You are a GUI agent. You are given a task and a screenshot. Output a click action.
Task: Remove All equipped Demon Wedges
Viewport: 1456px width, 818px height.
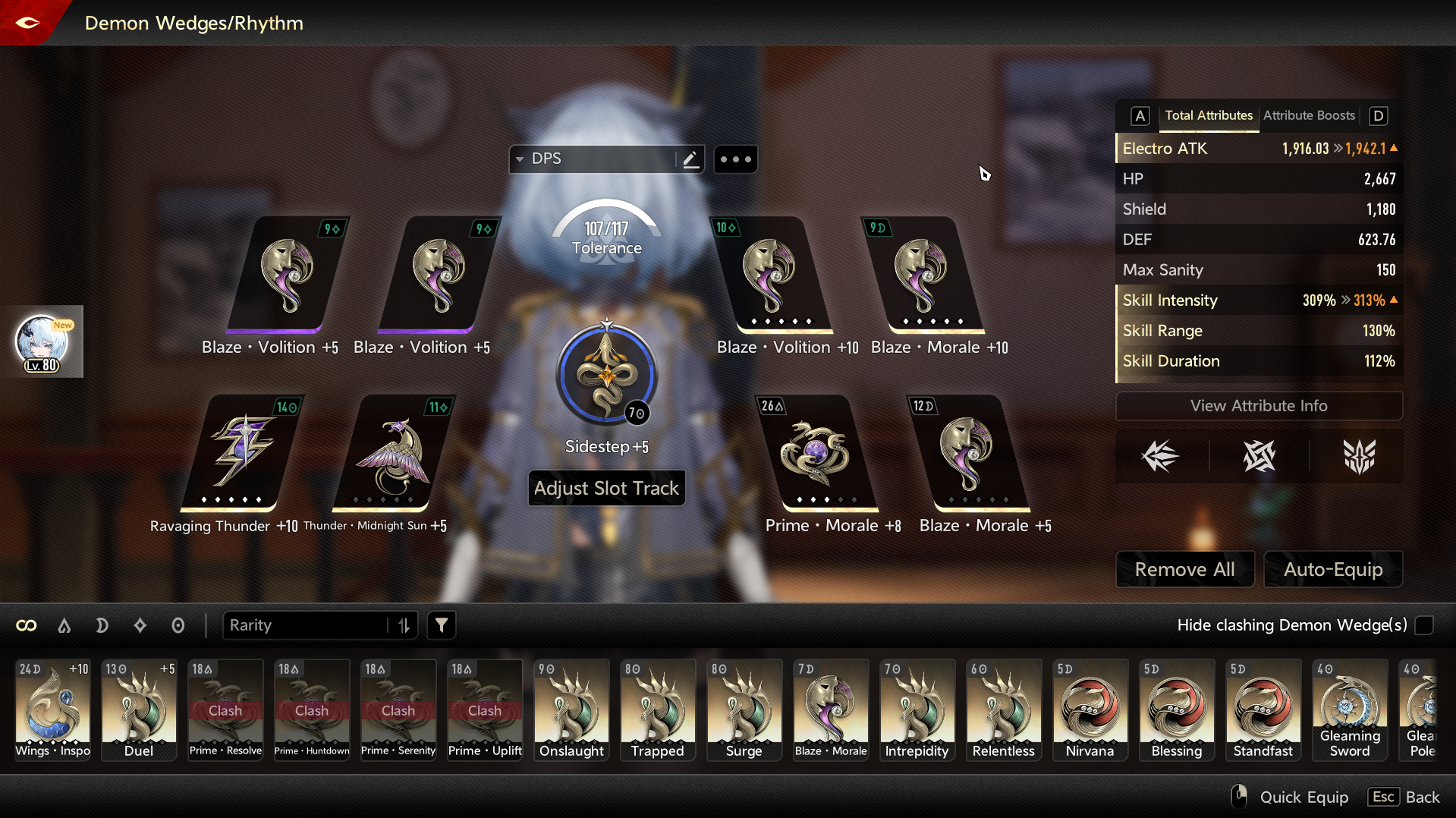pyautogui.click(x=1184, y=569)
